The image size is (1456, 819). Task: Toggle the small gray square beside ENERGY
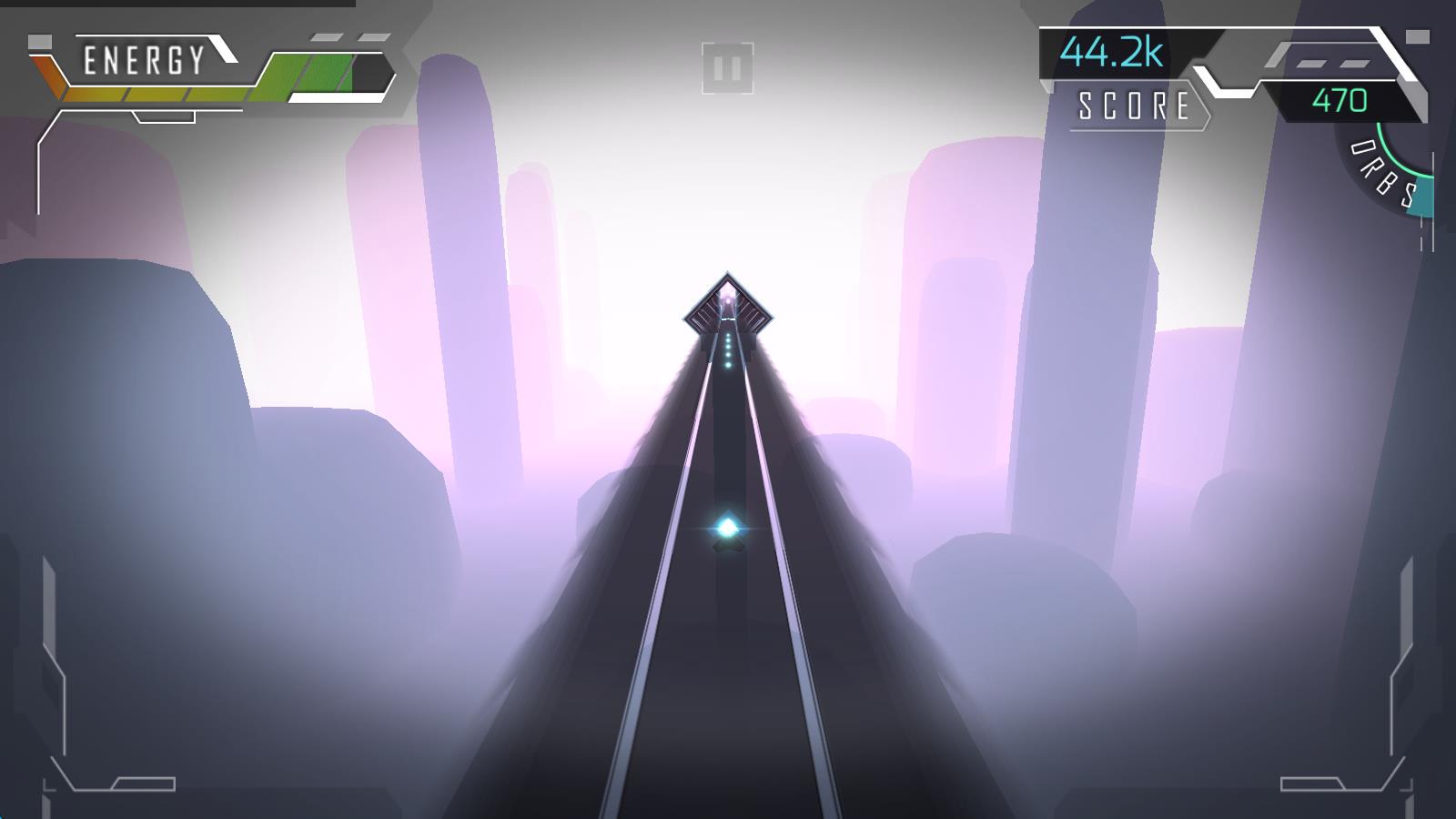38,42
